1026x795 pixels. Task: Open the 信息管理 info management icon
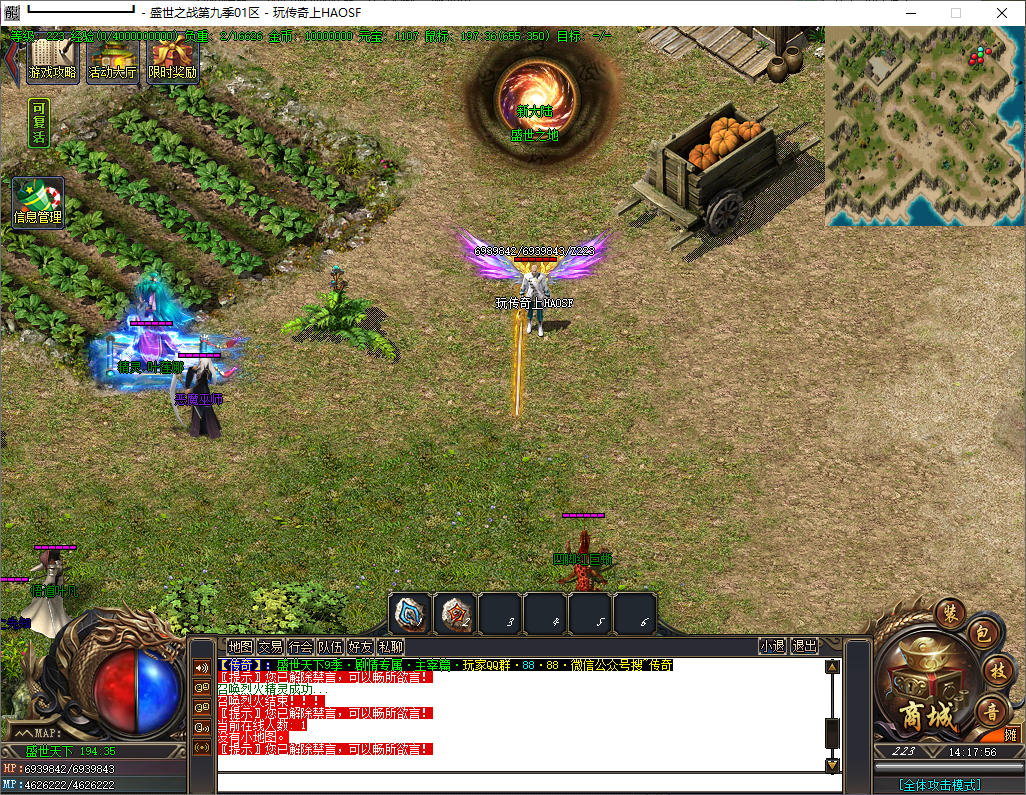38,203
